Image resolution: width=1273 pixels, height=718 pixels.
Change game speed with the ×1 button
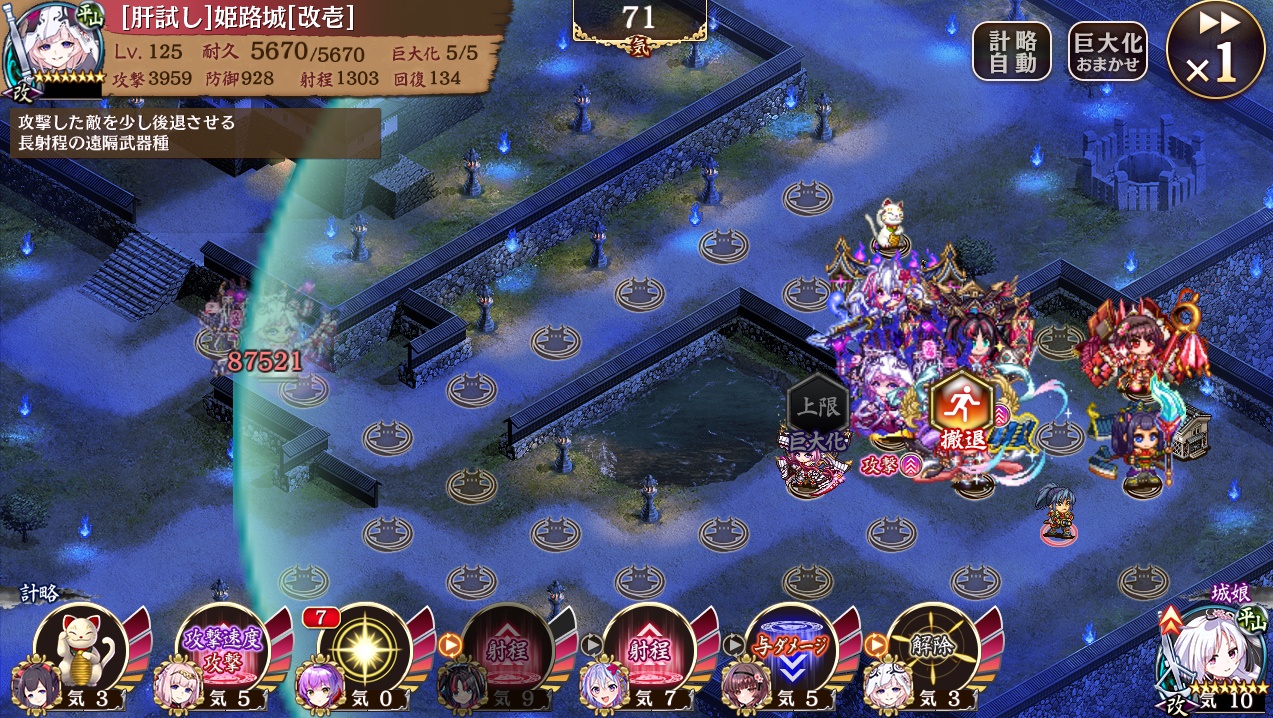(1215, 50)
